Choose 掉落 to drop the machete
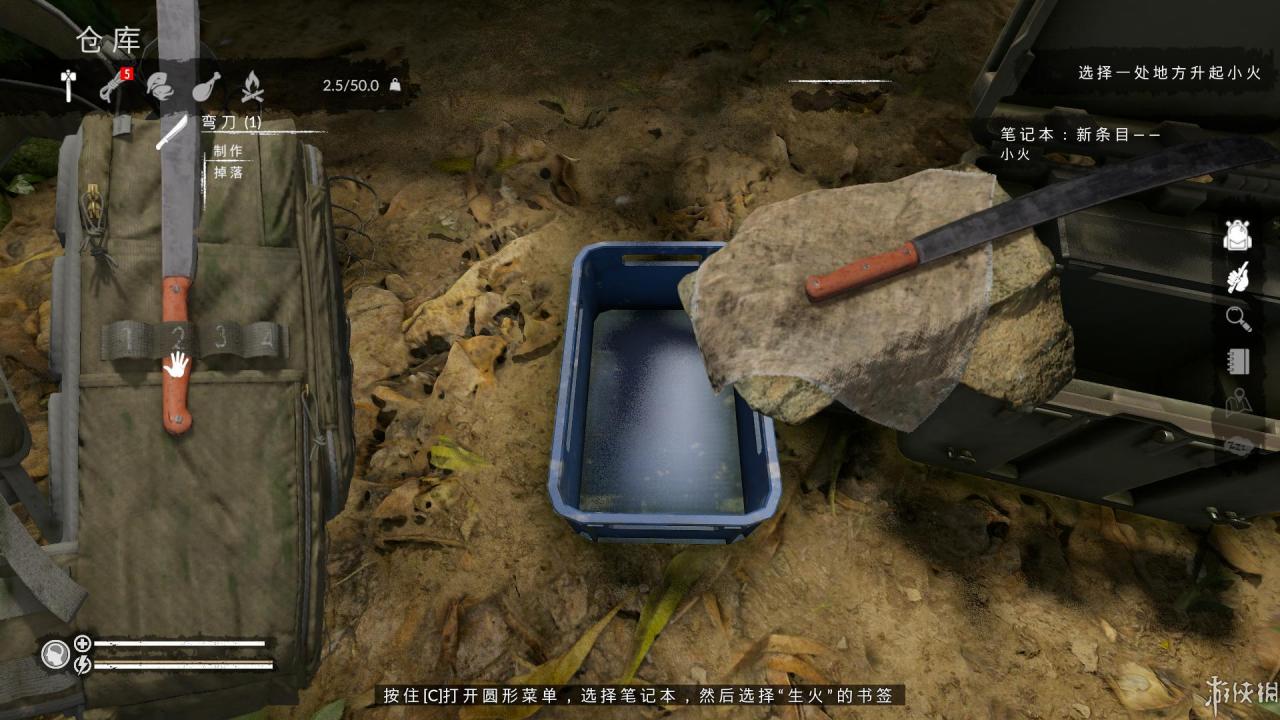Image resolution: width=1280 pixels, height=720 pixels. click(x=227, y=172)
